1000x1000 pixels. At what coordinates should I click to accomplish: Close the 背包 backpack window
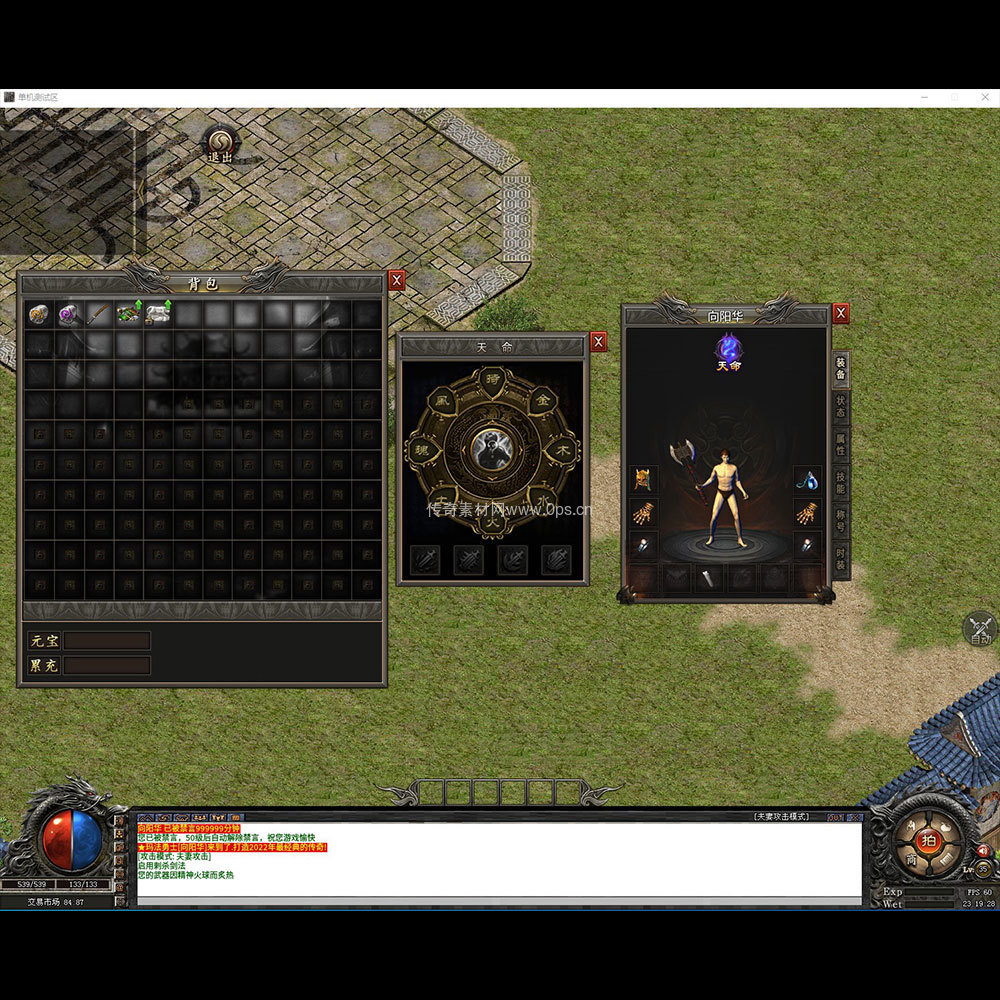click(x=397, y=281)
